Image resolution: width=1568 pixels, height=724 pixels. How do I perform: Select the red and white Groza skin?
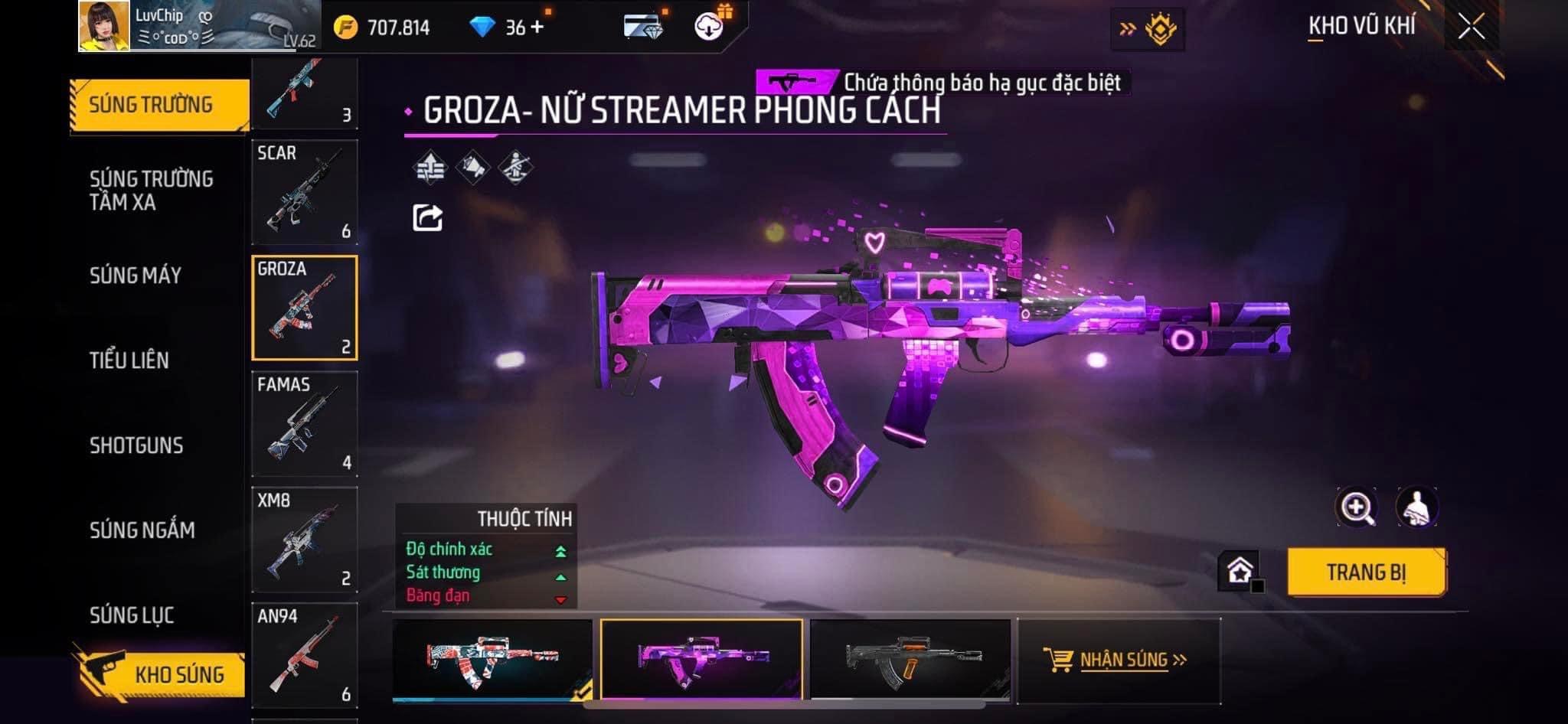point(492,659)
